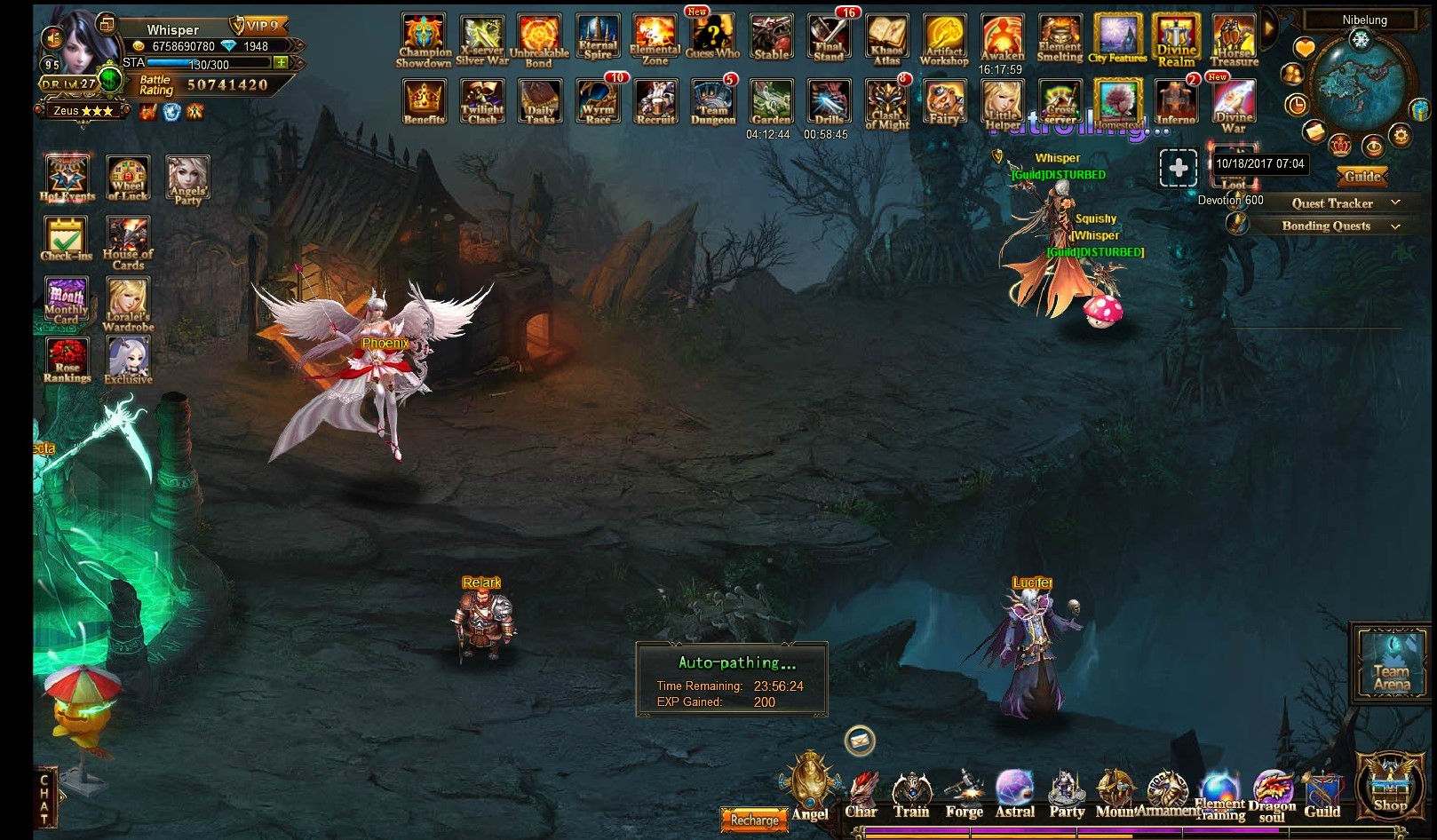
Task: Enter the Team Dungeon
Action: click(712, 101)
